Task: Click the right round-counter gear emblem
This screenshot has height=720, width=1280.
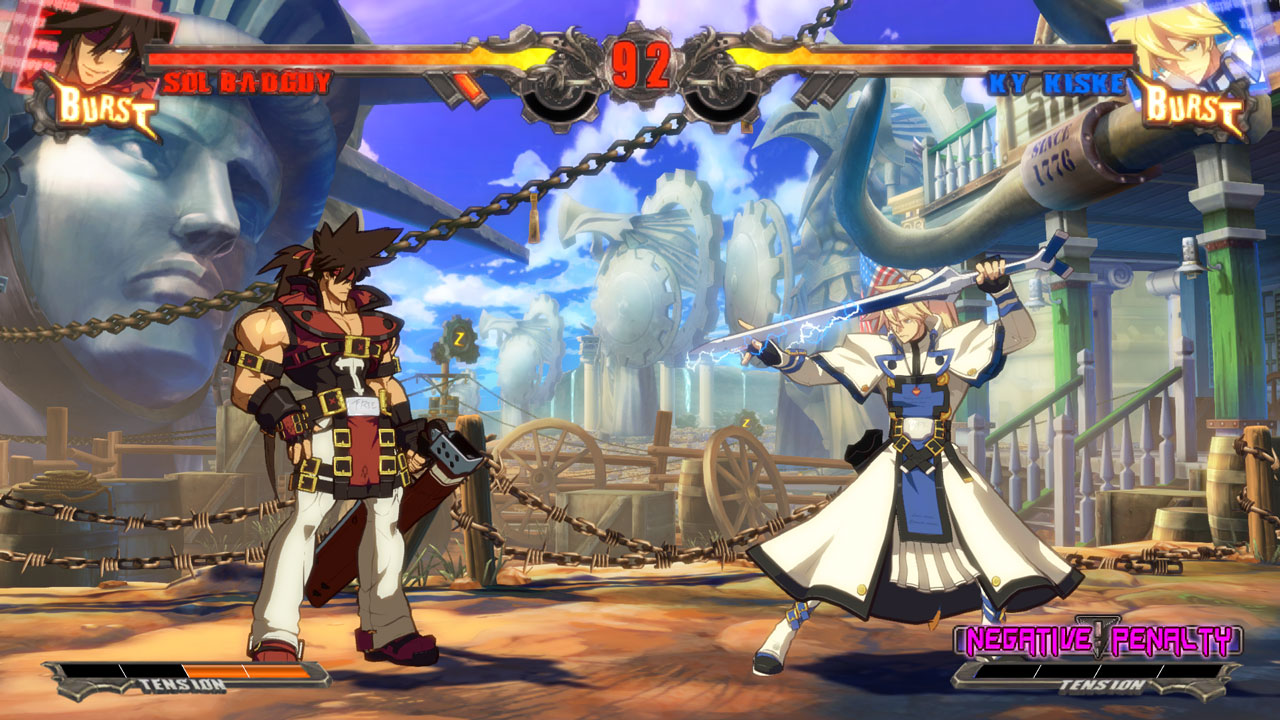Action: (x=718, y=95)
